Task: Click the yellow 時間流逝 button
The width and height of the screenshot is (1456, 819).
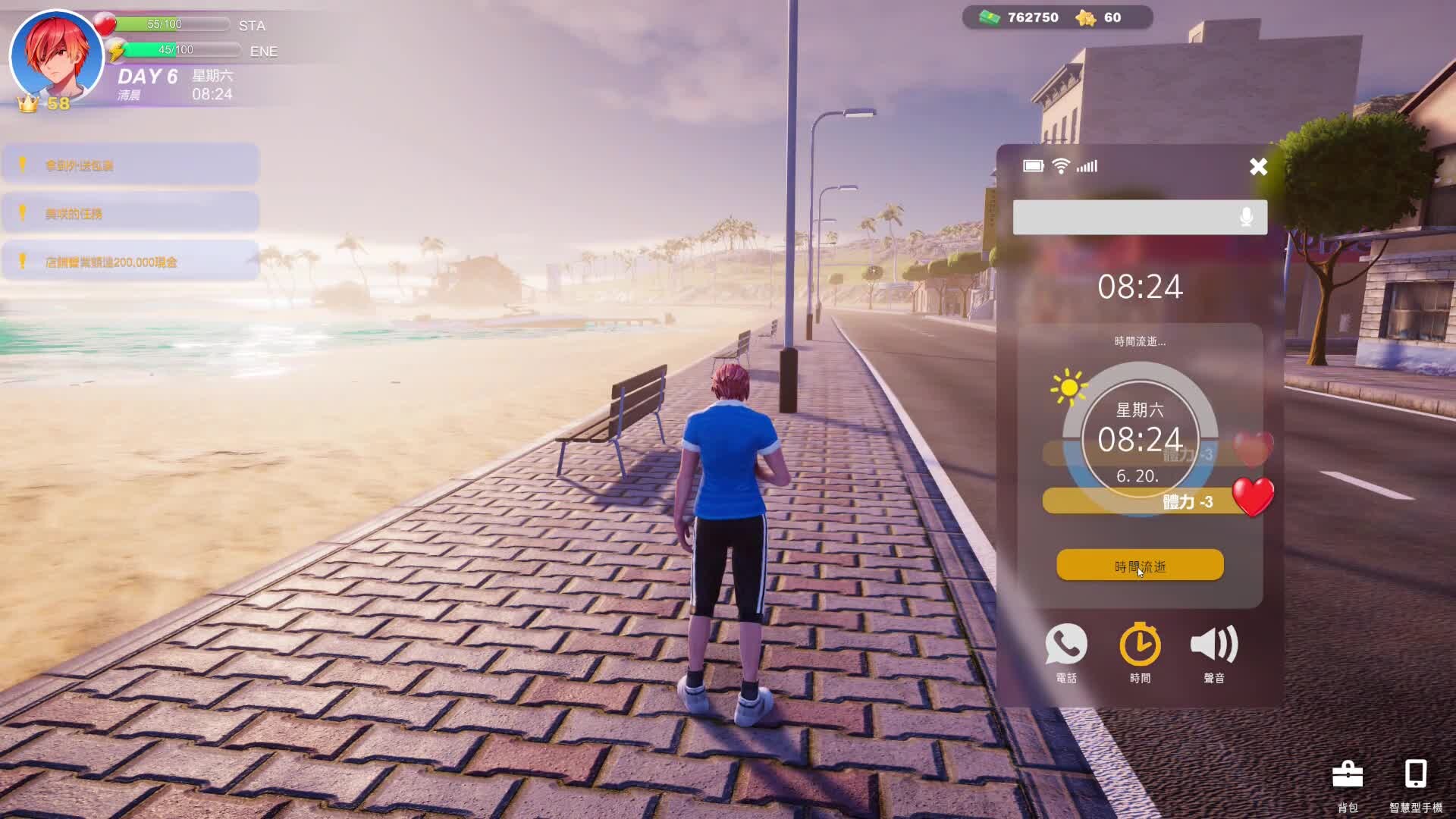Action: [1140, 566]
